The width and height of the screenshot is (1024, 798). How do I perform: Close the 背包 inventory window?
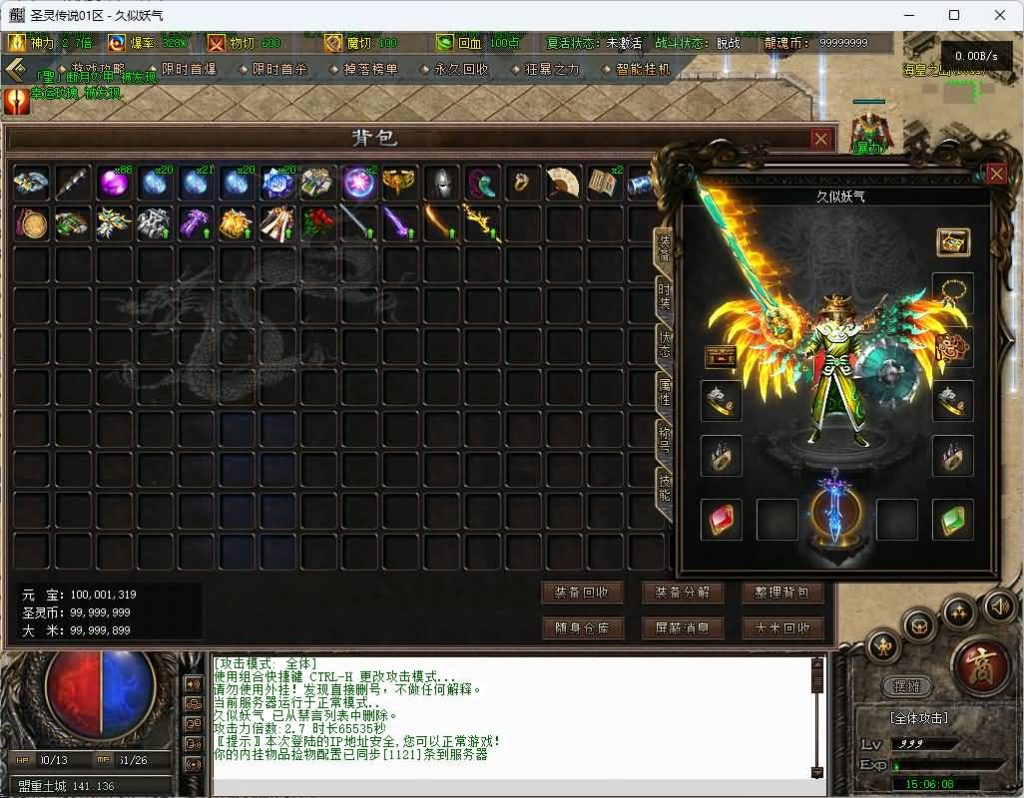tap(820, 139)
